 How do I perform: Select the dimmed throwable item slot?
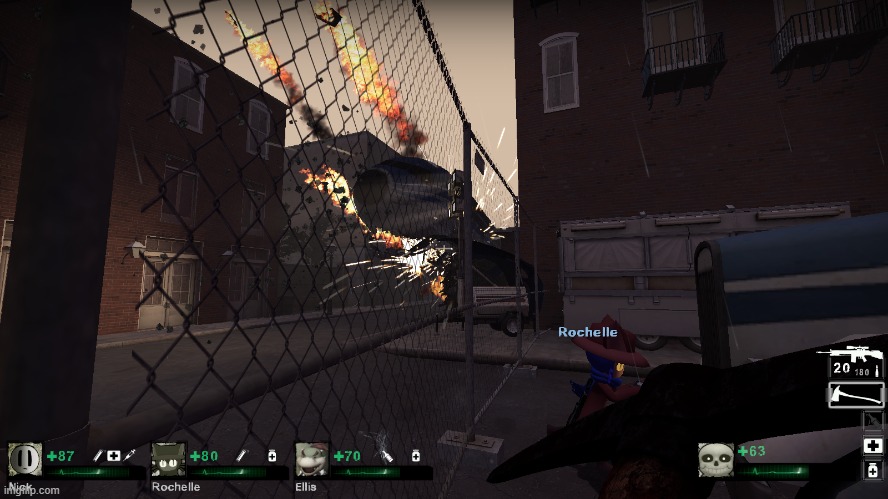(x=872, y=421)
